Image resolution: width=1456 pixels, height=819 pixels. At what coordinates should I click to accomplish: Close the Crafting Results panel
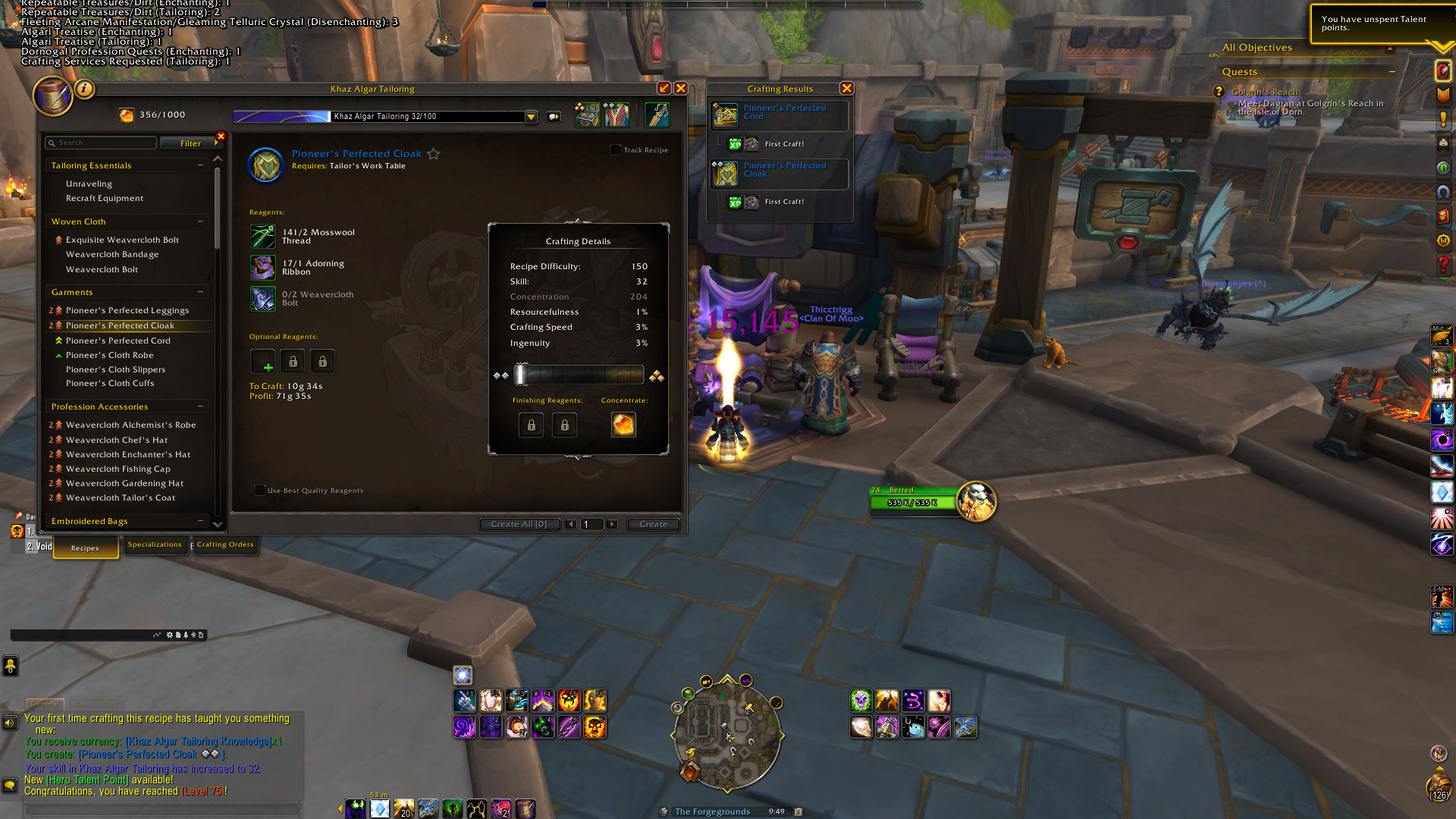point(847,89)
